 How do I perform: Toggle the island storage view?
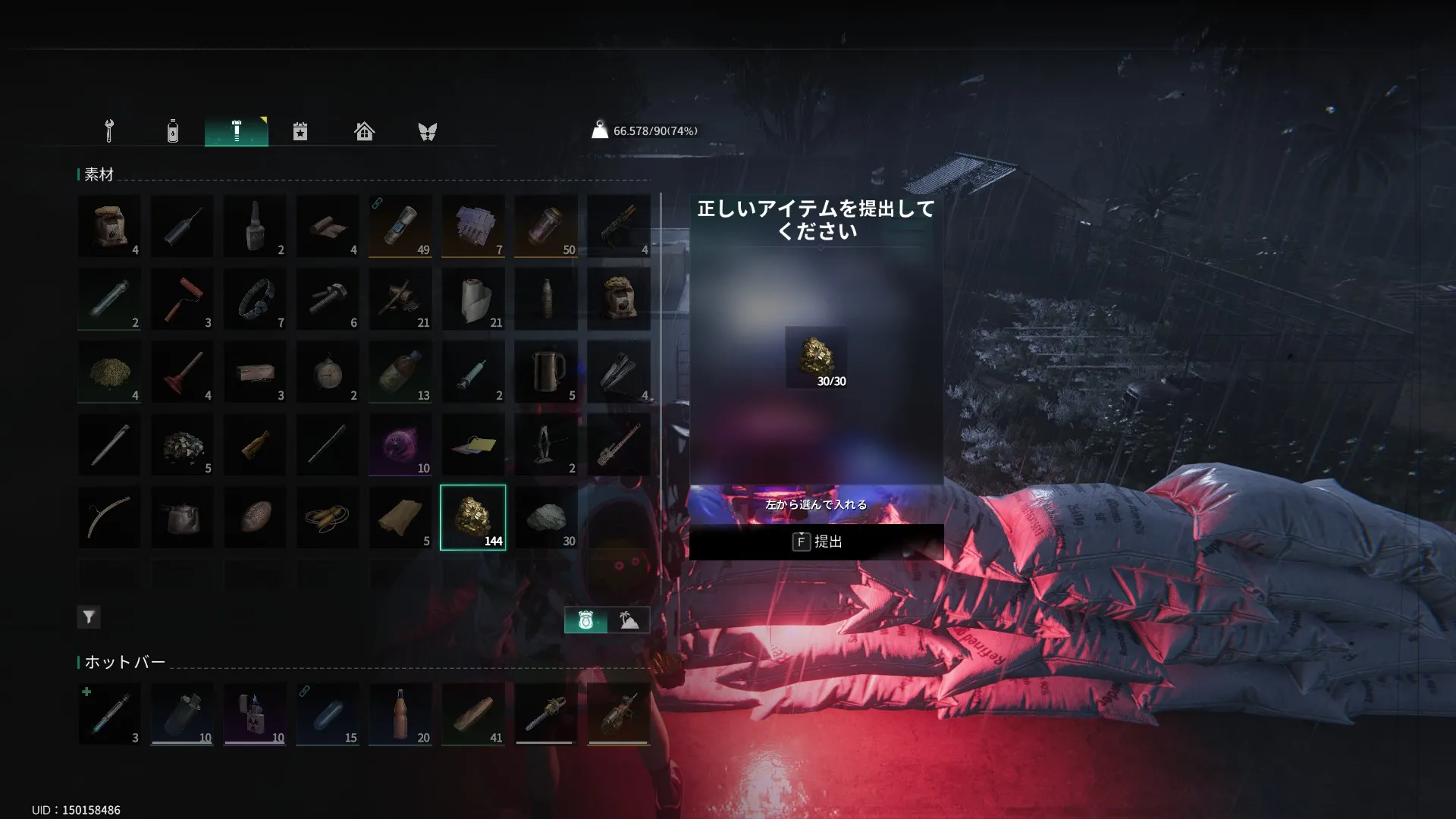click(x=629, y=620)
